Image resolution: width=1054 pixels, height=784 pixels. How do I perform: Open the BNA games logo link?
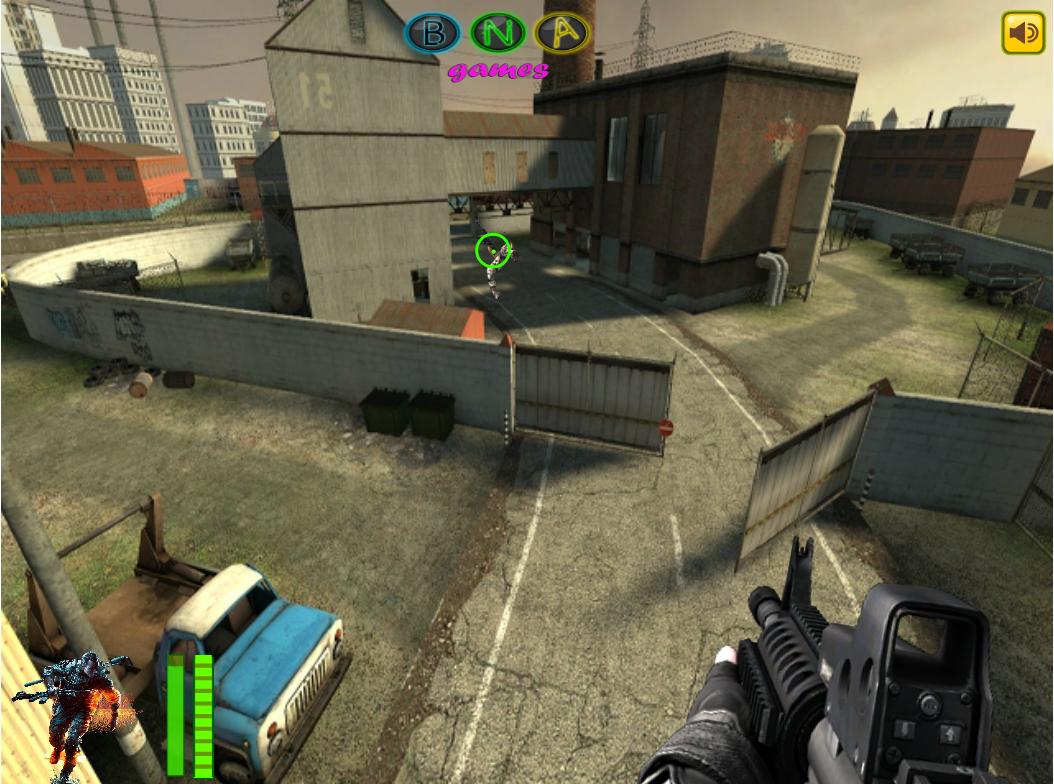click(x=497, y=45)
